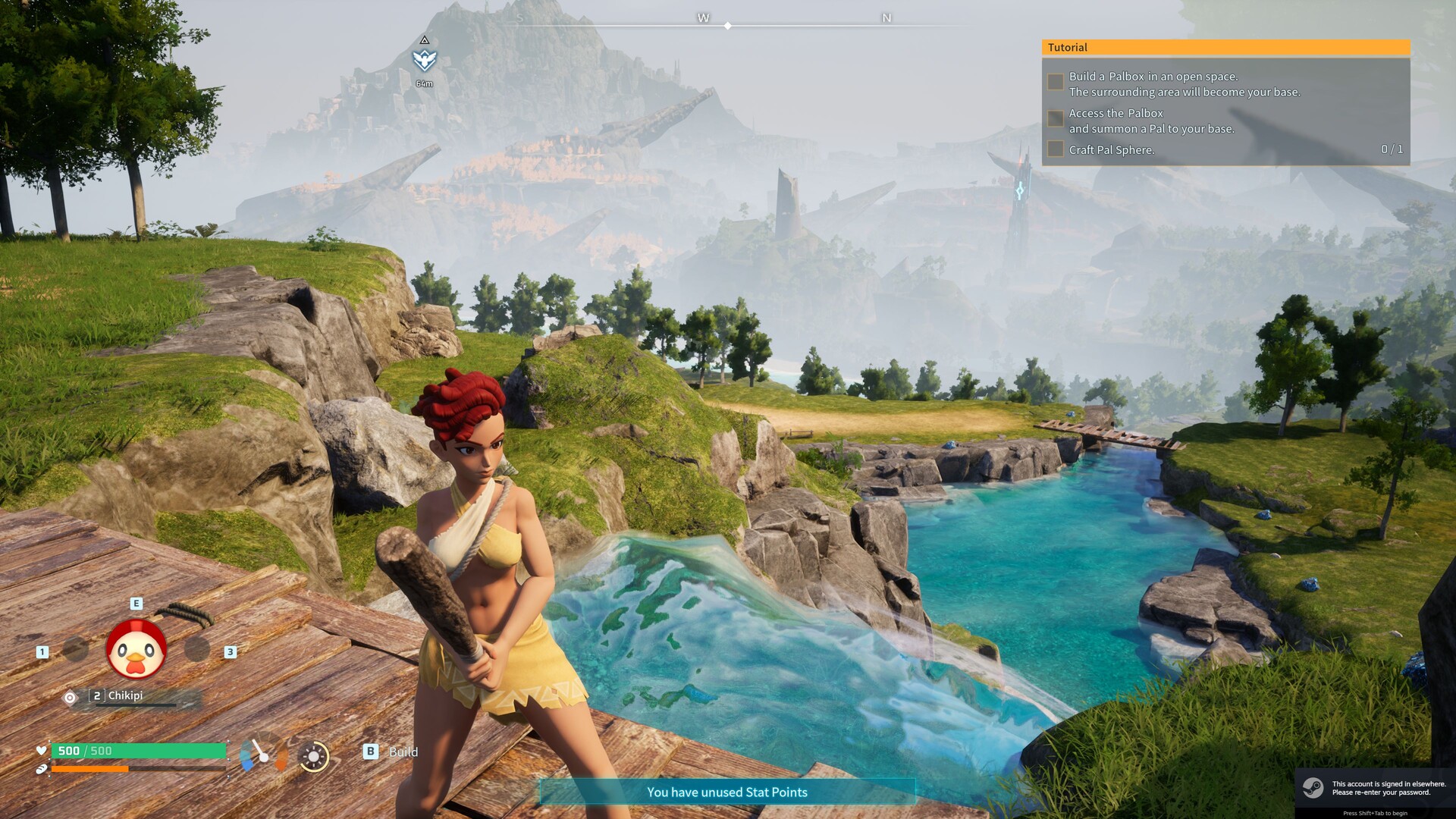Click the unused Stat Points notification
The width and height of the screenshot is (1456, 819).
[726, 792]
